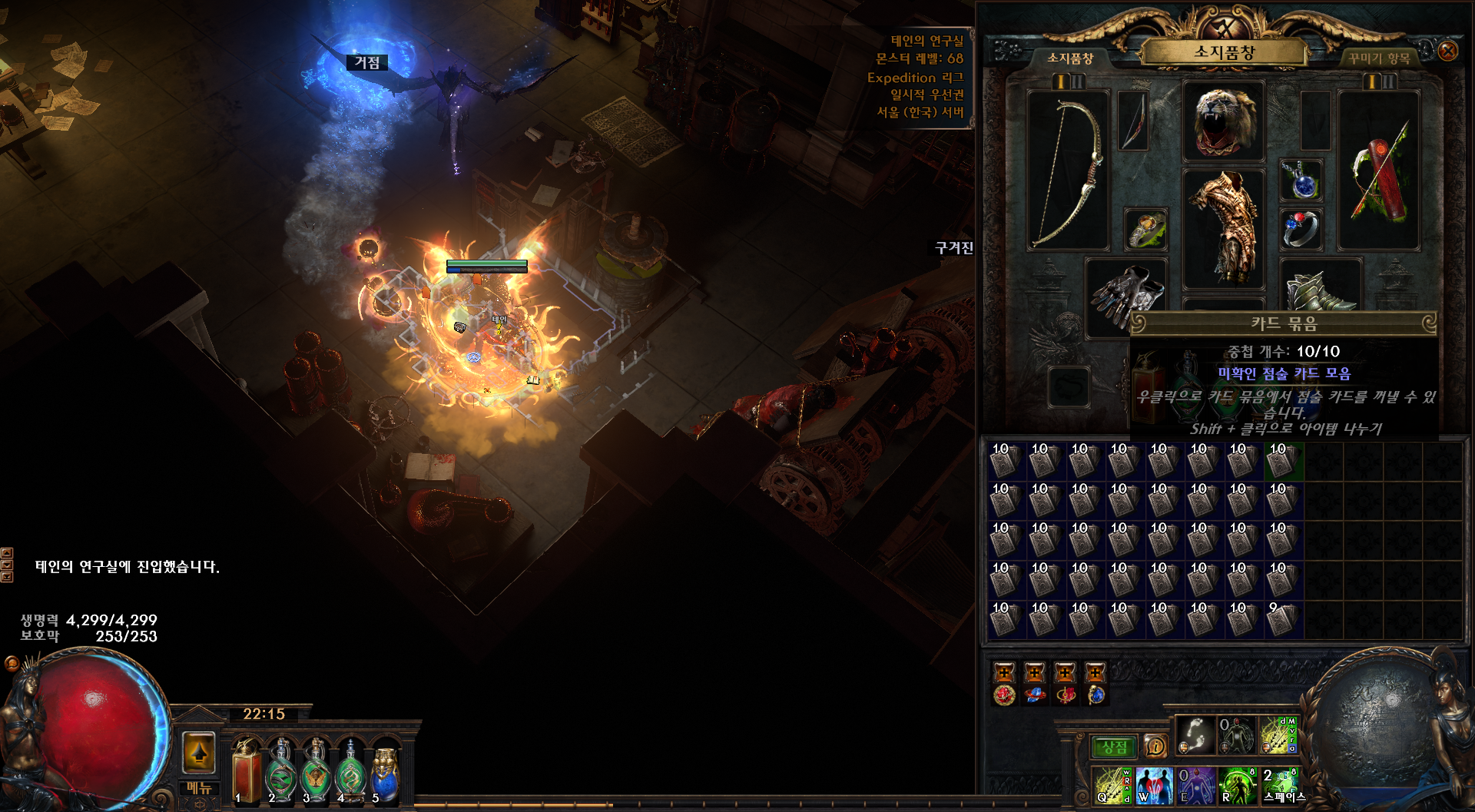Click the blue gem amulet slot

point(1301,181)
